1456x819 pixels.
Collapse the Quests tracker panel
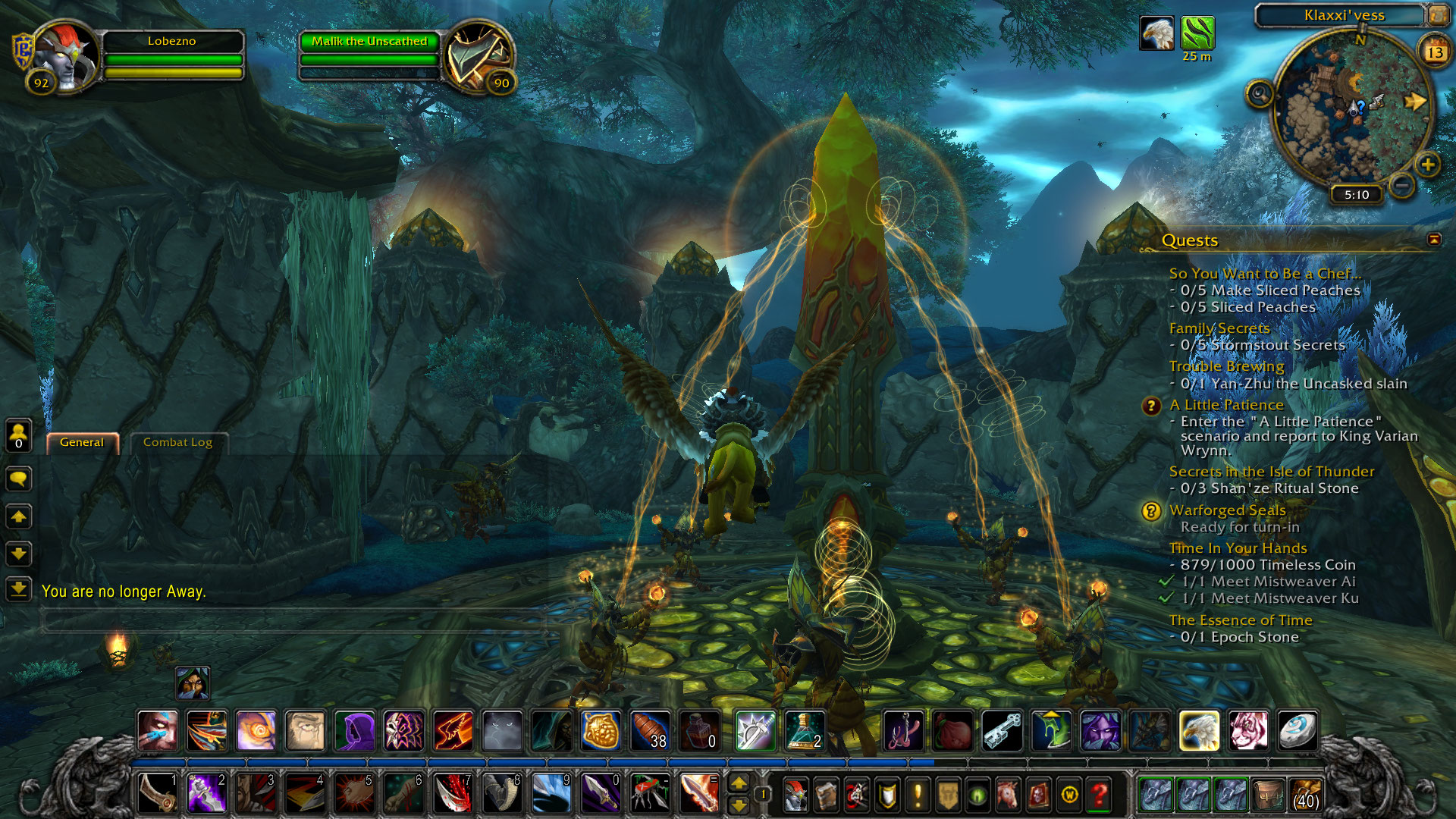[1433, 240]
